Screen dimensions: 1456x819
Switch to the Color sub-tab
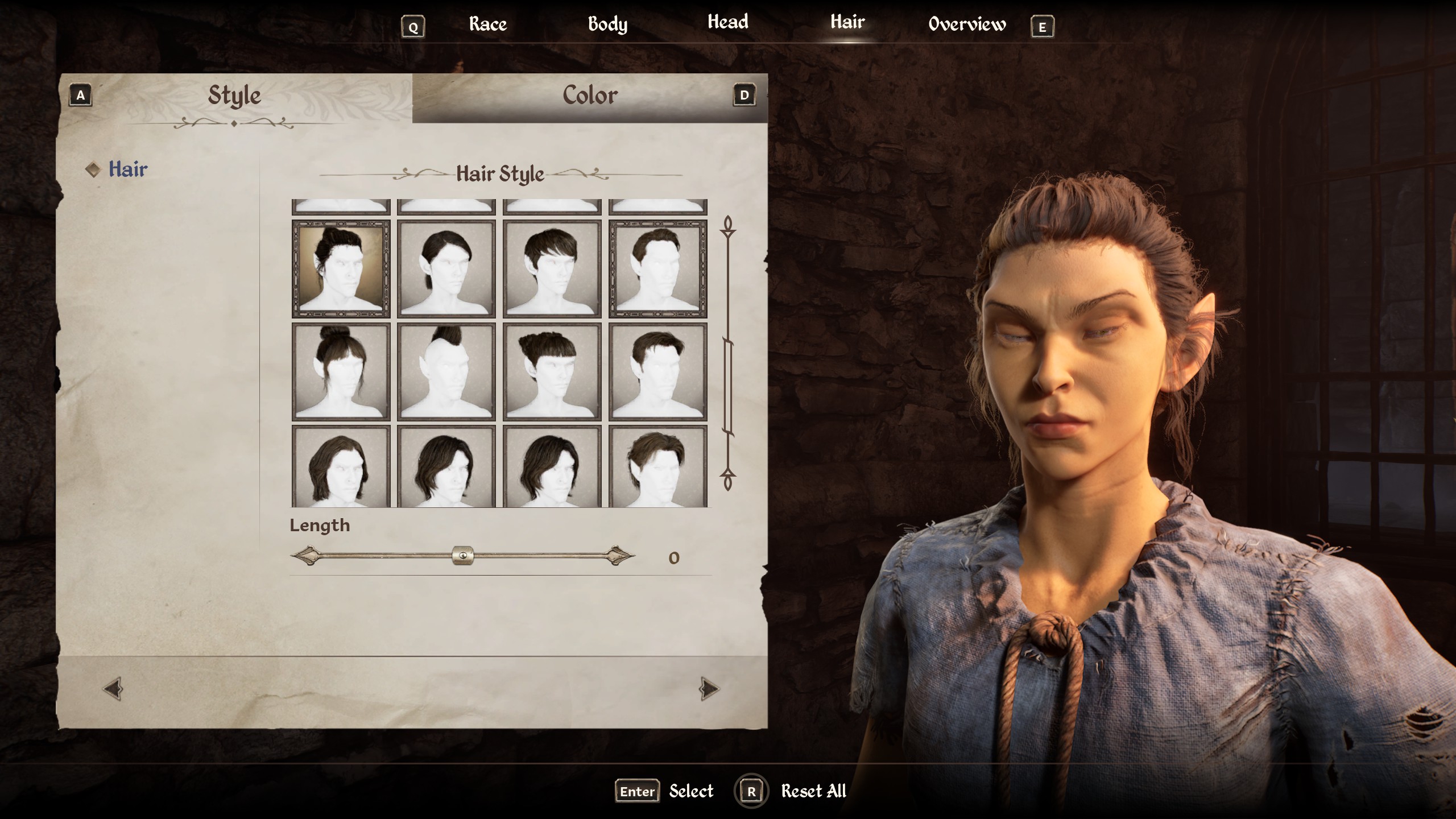point(590,96)
